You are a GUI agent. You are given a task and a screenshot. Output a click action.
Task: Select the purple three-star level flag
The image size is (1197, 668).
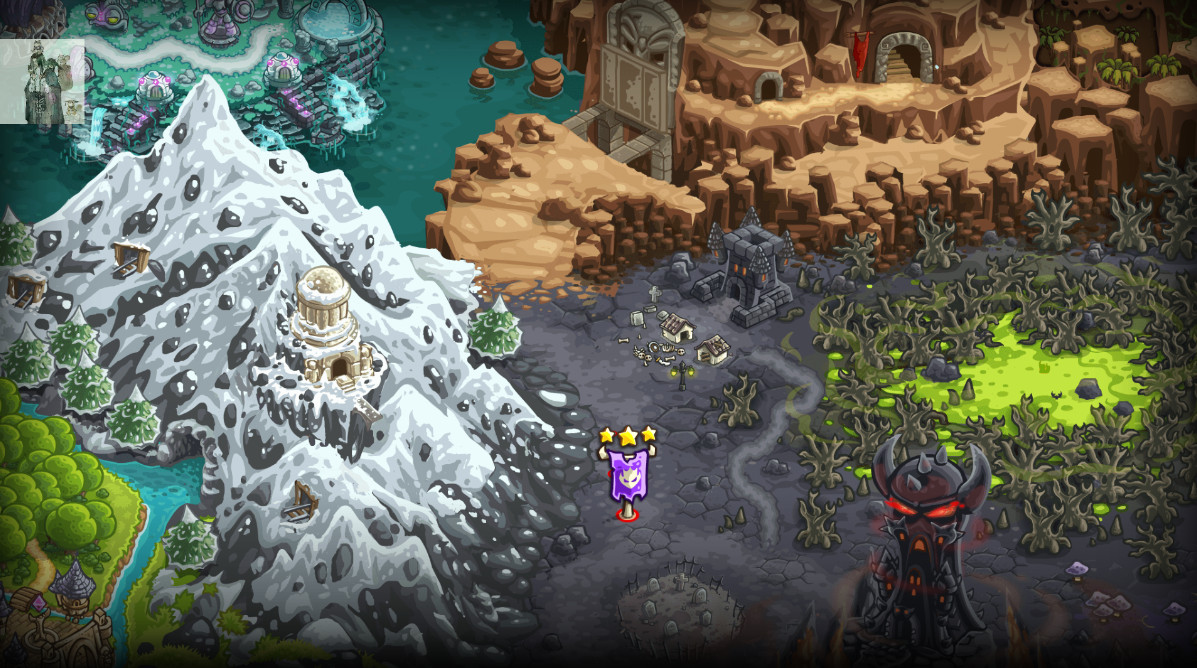(627, 475)
